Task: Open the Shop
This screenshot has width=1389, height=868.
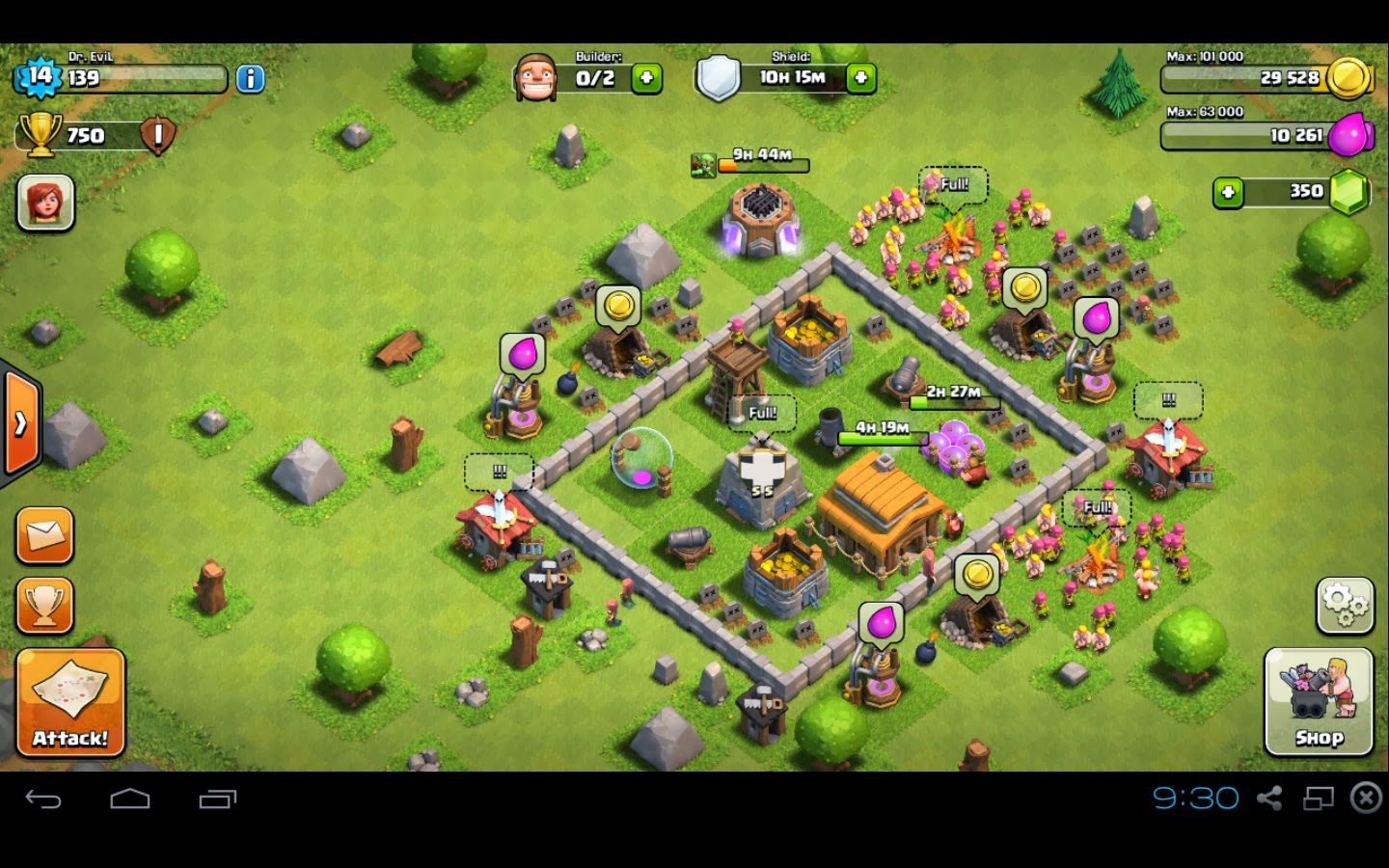Action: point(1318,701)
